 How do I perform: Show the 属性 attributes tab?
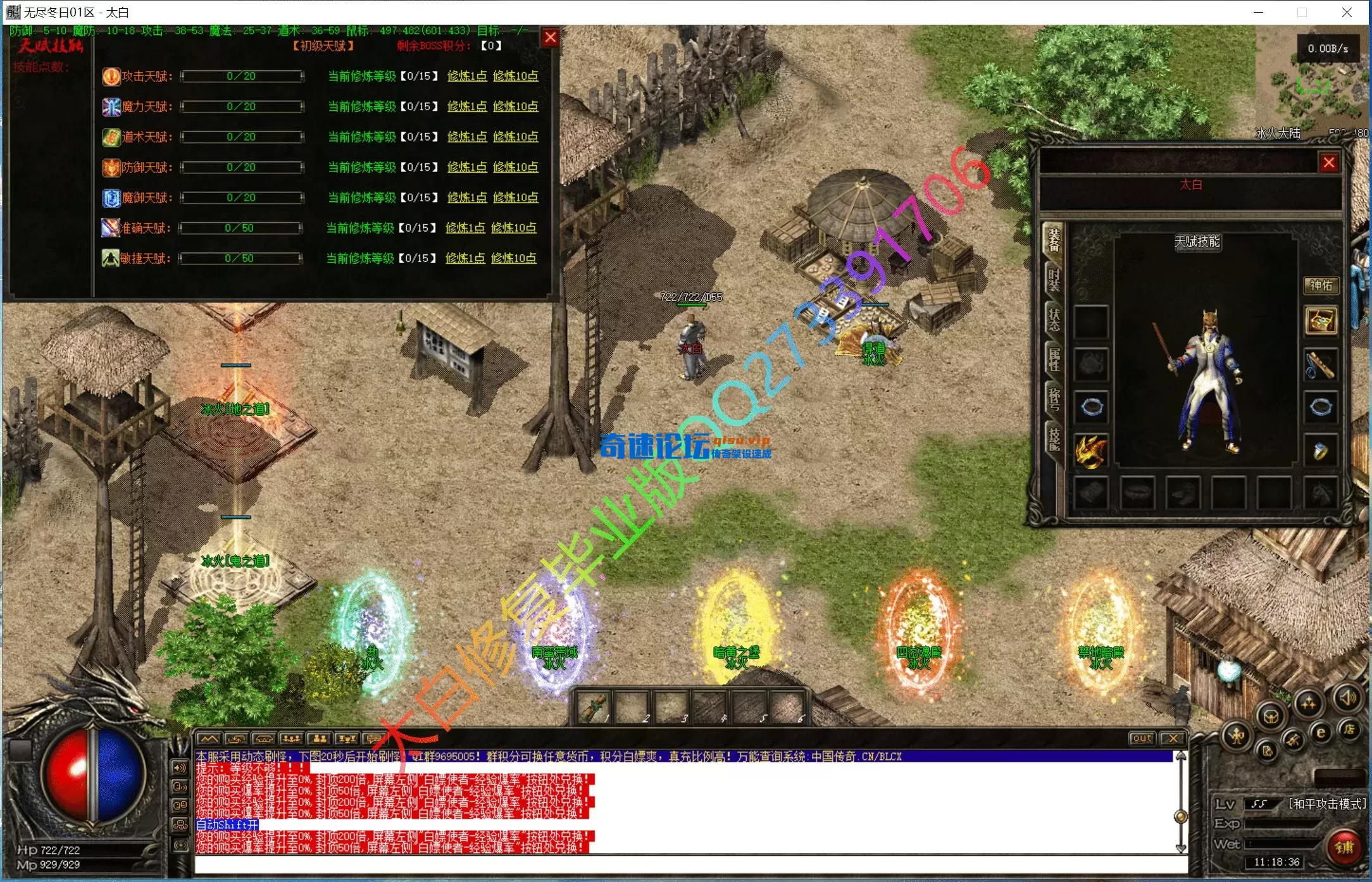point(1054,359)
